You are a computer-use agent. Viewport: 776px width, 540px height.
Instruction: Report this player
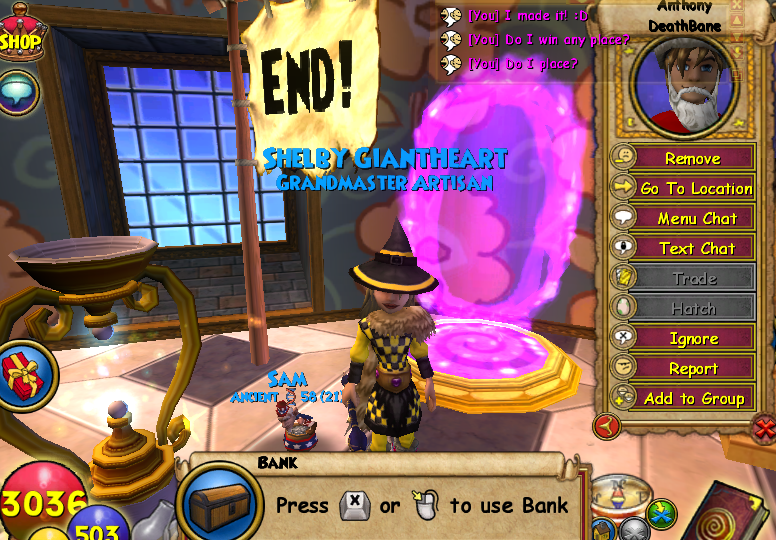coord(693,368)
